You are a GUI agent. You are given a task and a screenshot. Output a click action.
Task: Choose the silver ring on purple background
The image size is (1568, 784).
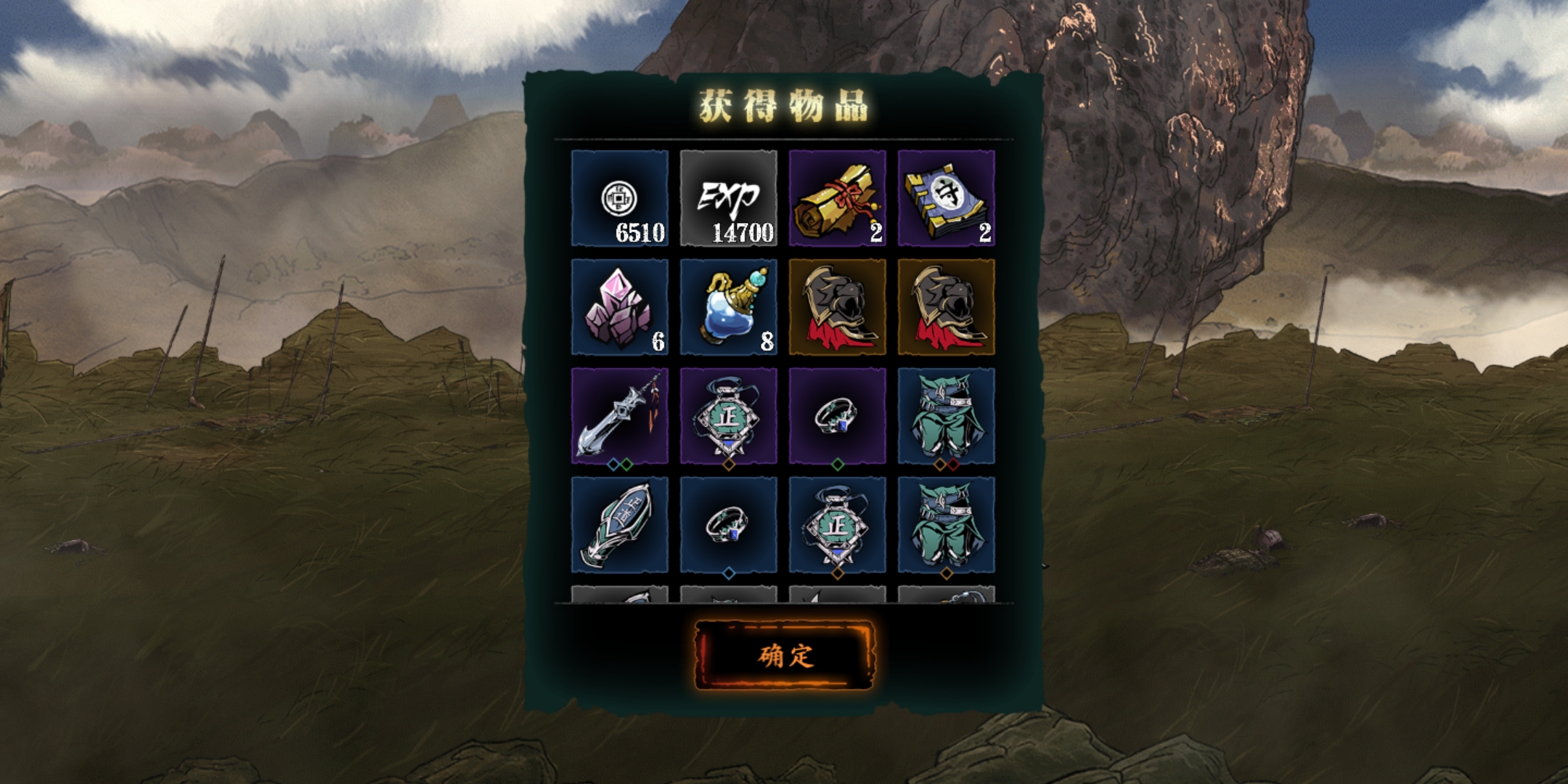(837, 416)
